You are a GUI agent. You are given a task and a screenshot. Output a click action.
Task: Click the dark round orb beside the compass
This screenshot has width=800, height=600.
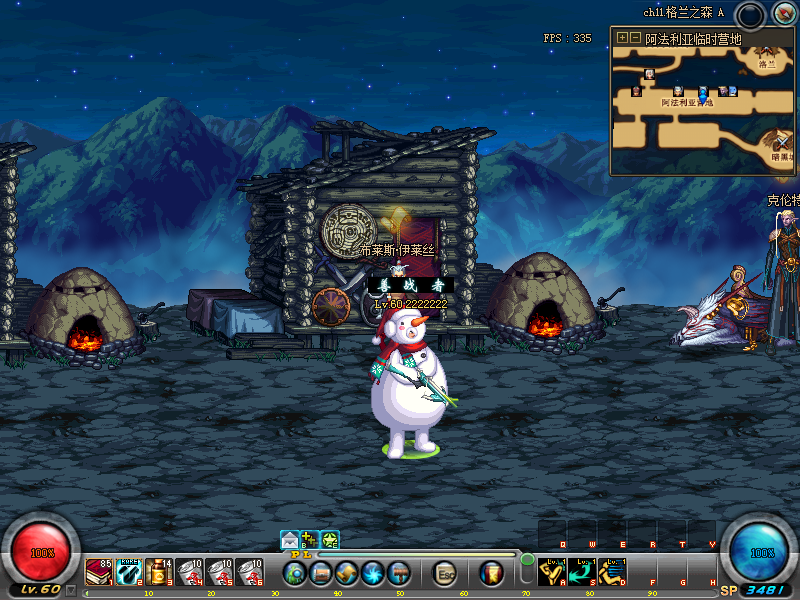pos(749,15)
